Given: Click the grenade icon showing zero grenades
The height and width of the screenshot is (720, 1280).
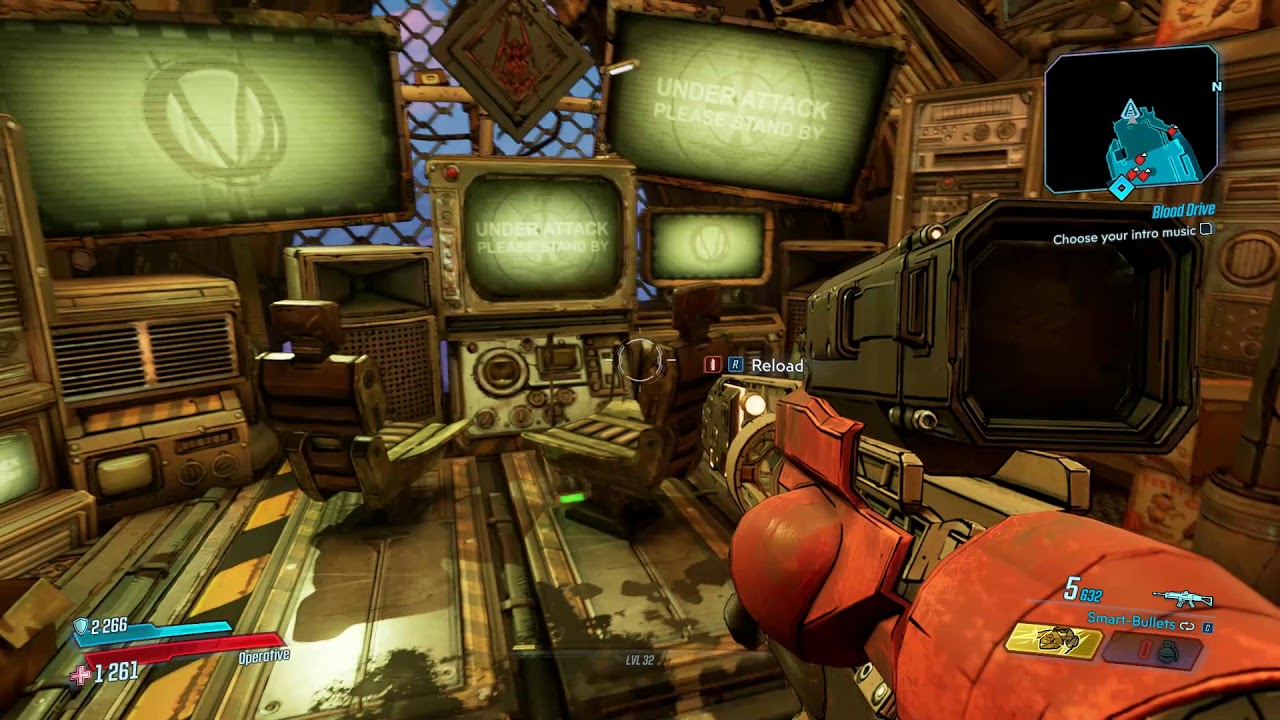Looking at the screenshot, I should pos(1168,650).
